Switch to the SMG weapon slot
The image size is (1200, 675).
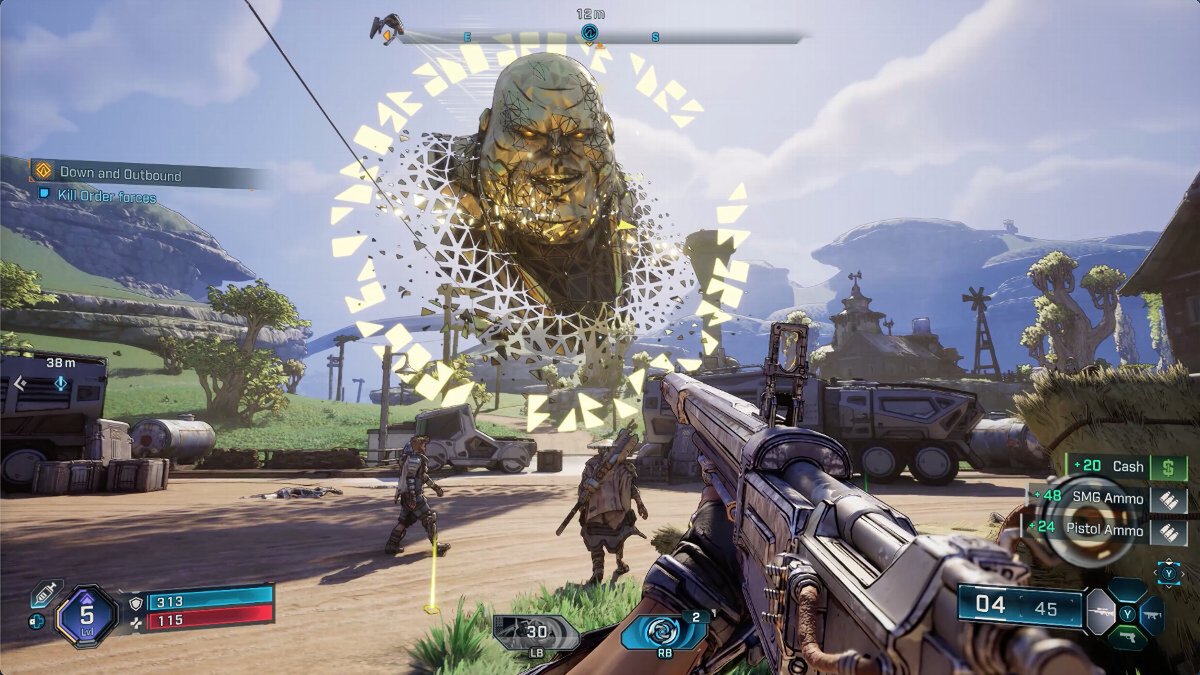point(1152,614)
